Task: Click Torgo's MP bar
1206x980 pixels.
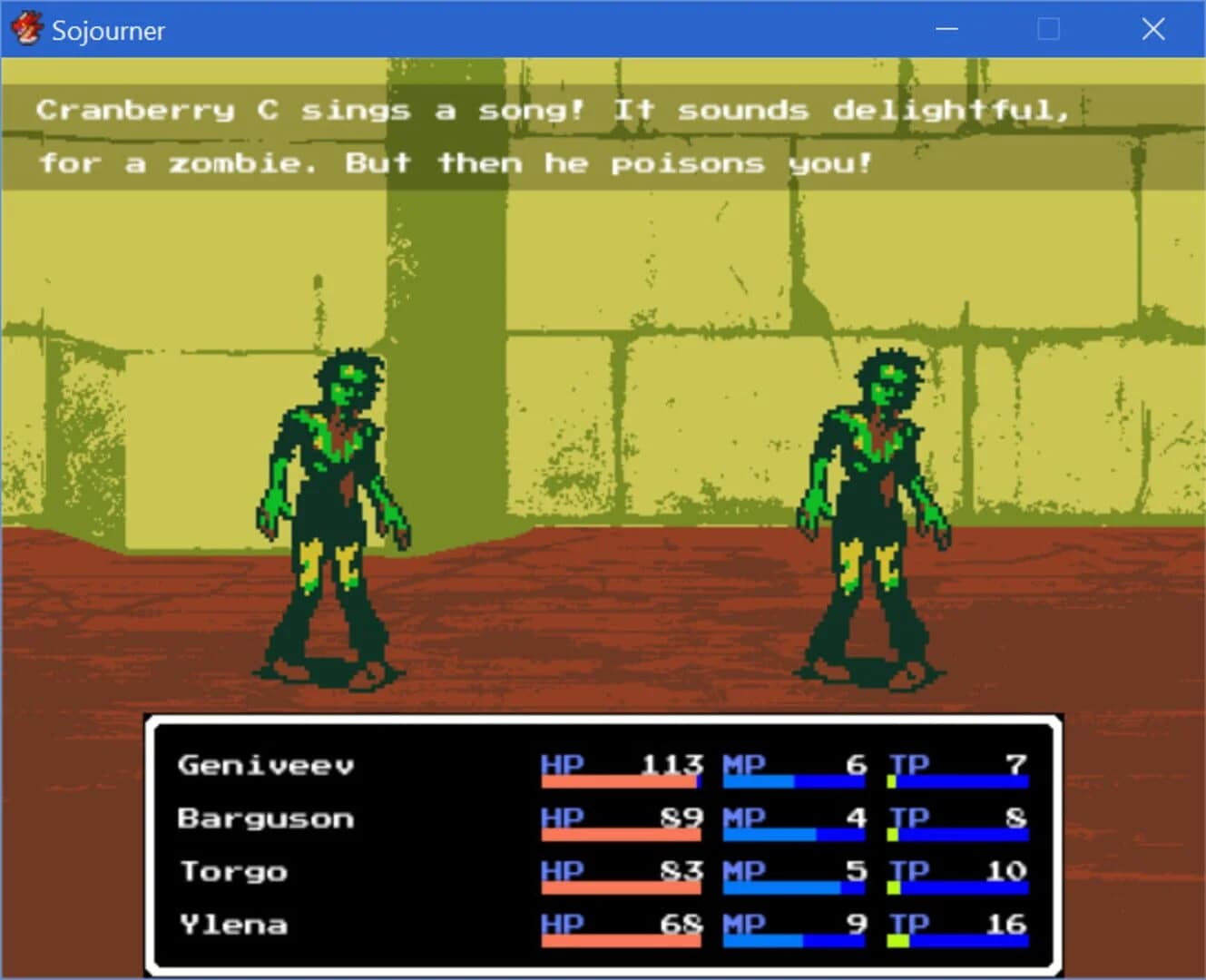Action: pos(794,887)
